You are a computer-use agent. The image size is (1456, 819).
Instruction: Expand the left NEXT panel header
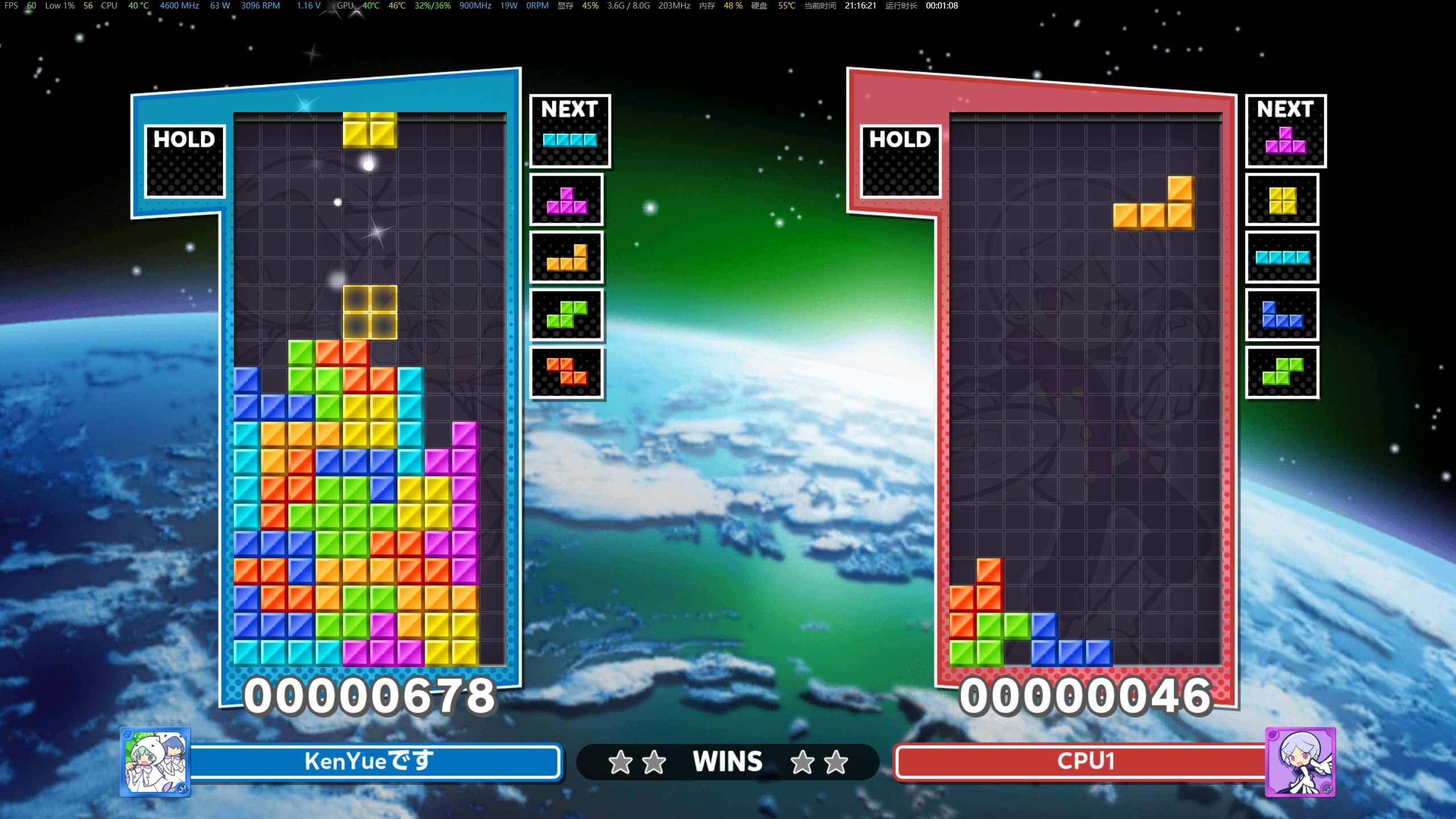coord(570,109)
